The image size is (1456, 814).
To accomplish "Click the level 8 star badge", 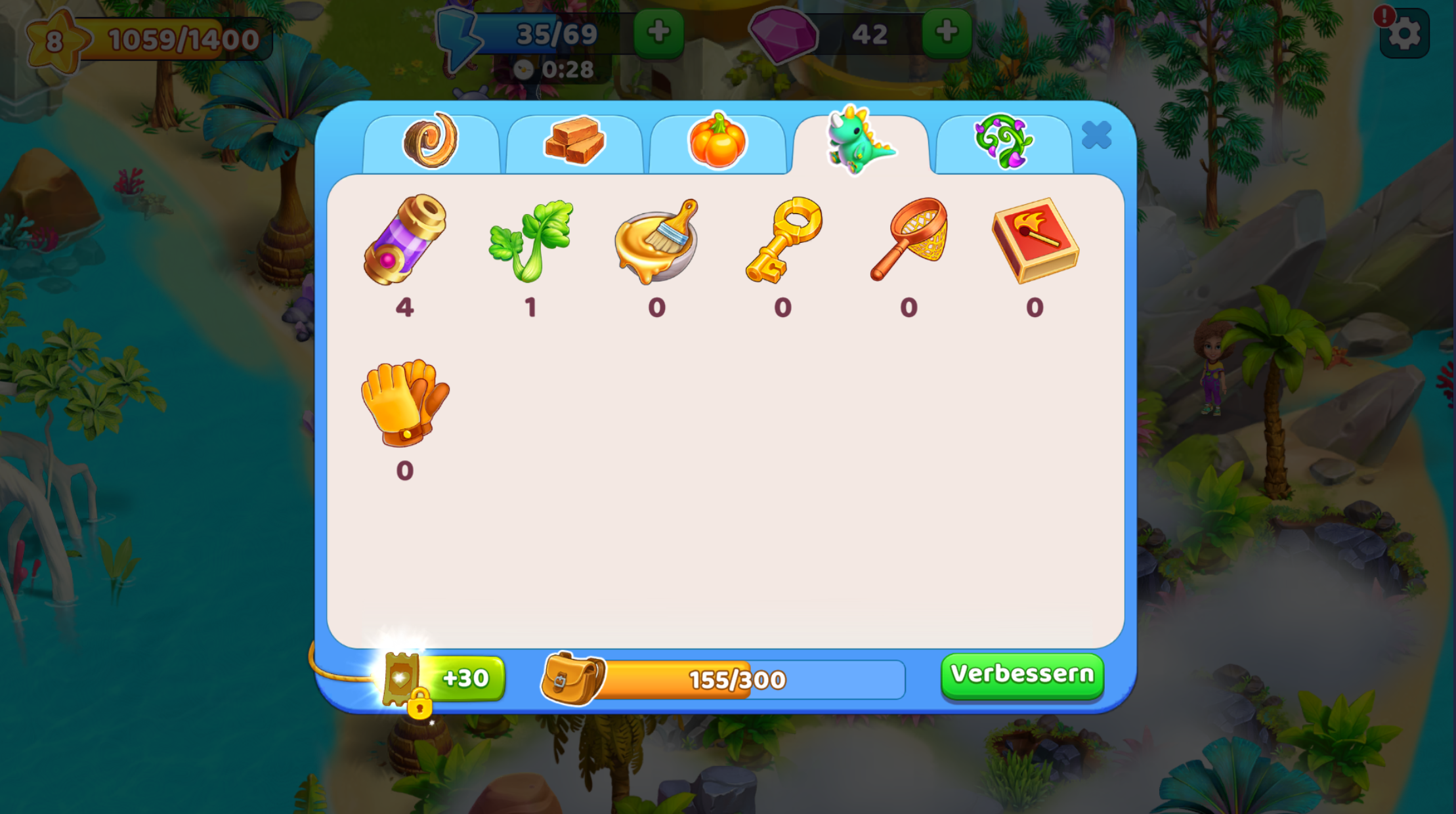I will [x=55, y=41].
